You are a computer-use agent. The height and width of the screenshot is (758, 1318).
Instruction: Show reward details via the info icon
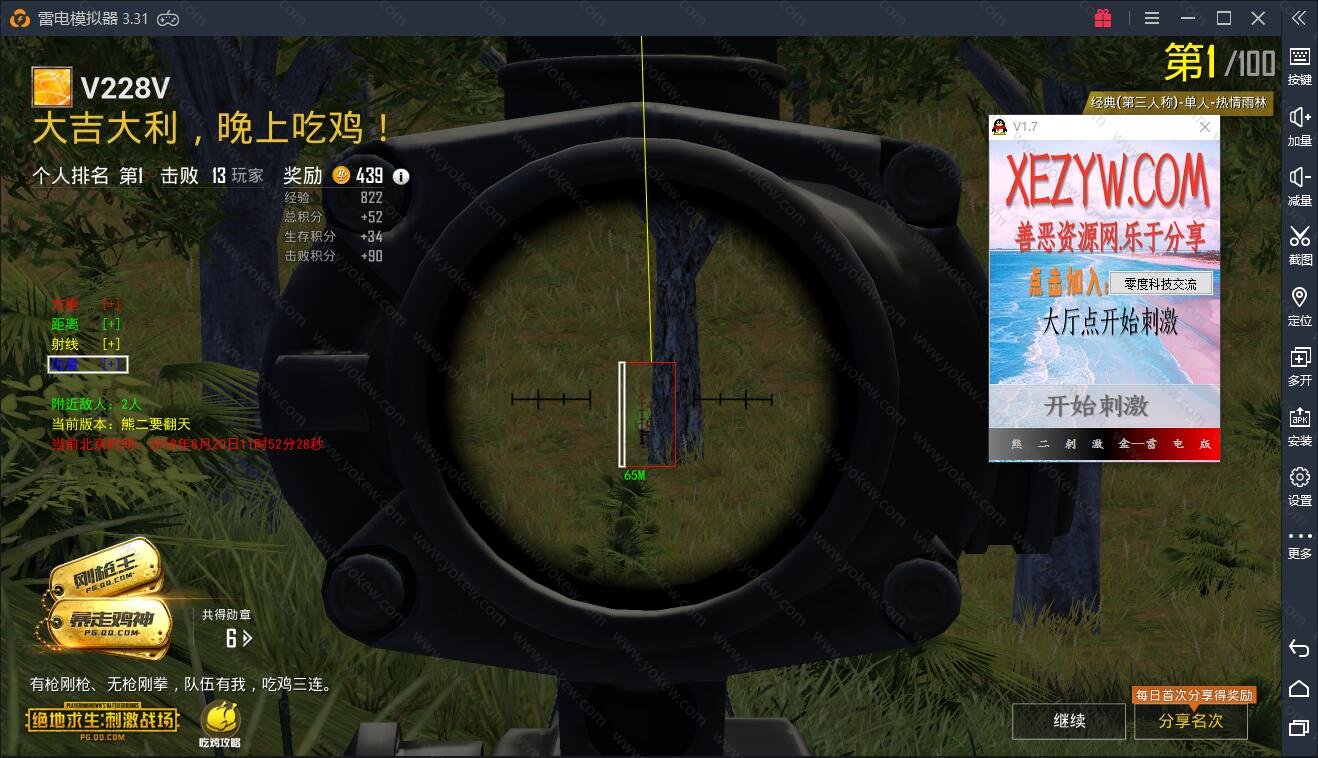pos(401,177)
